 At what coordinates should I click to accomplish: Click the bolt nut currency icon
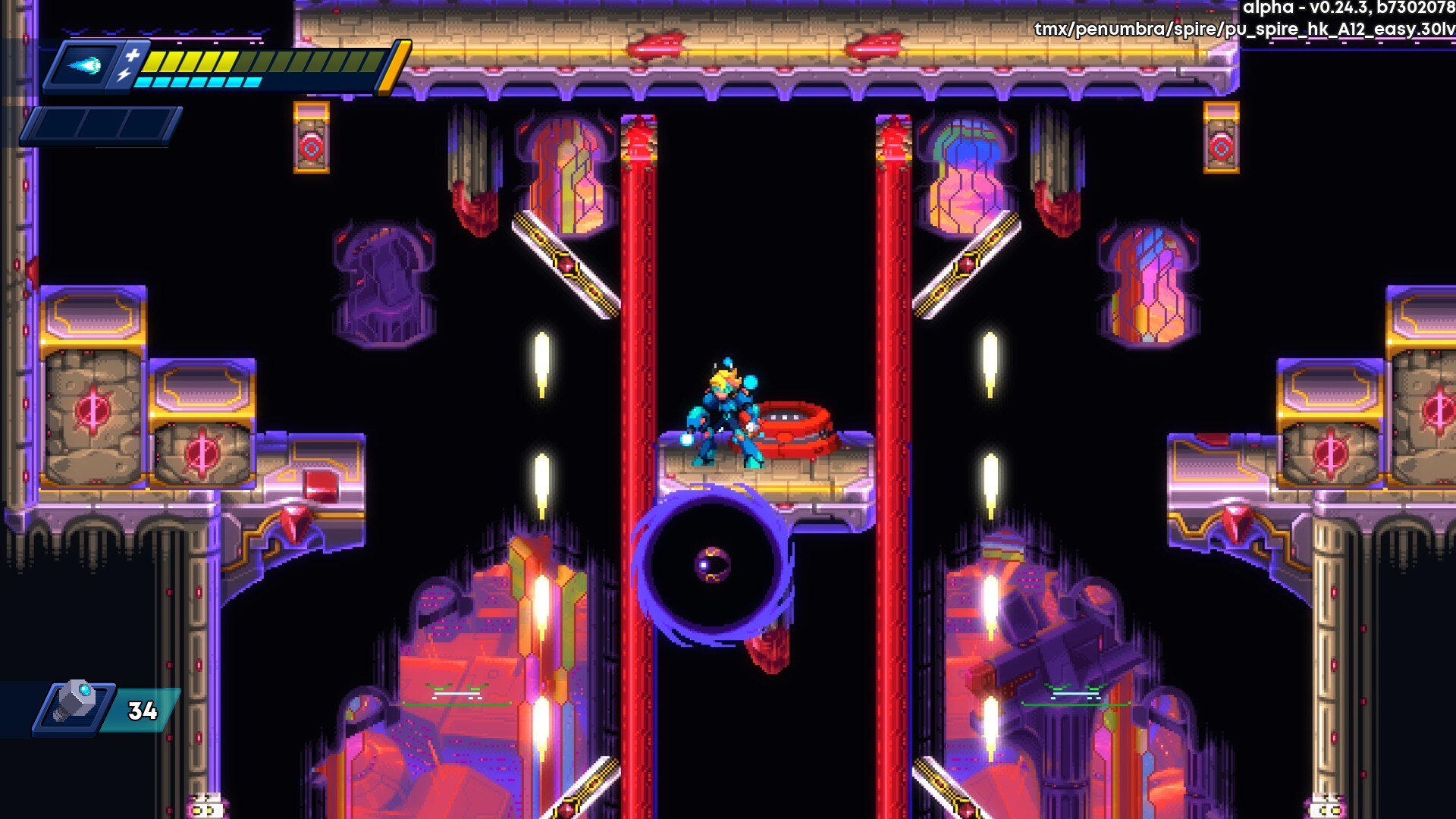tap(77, 703)
